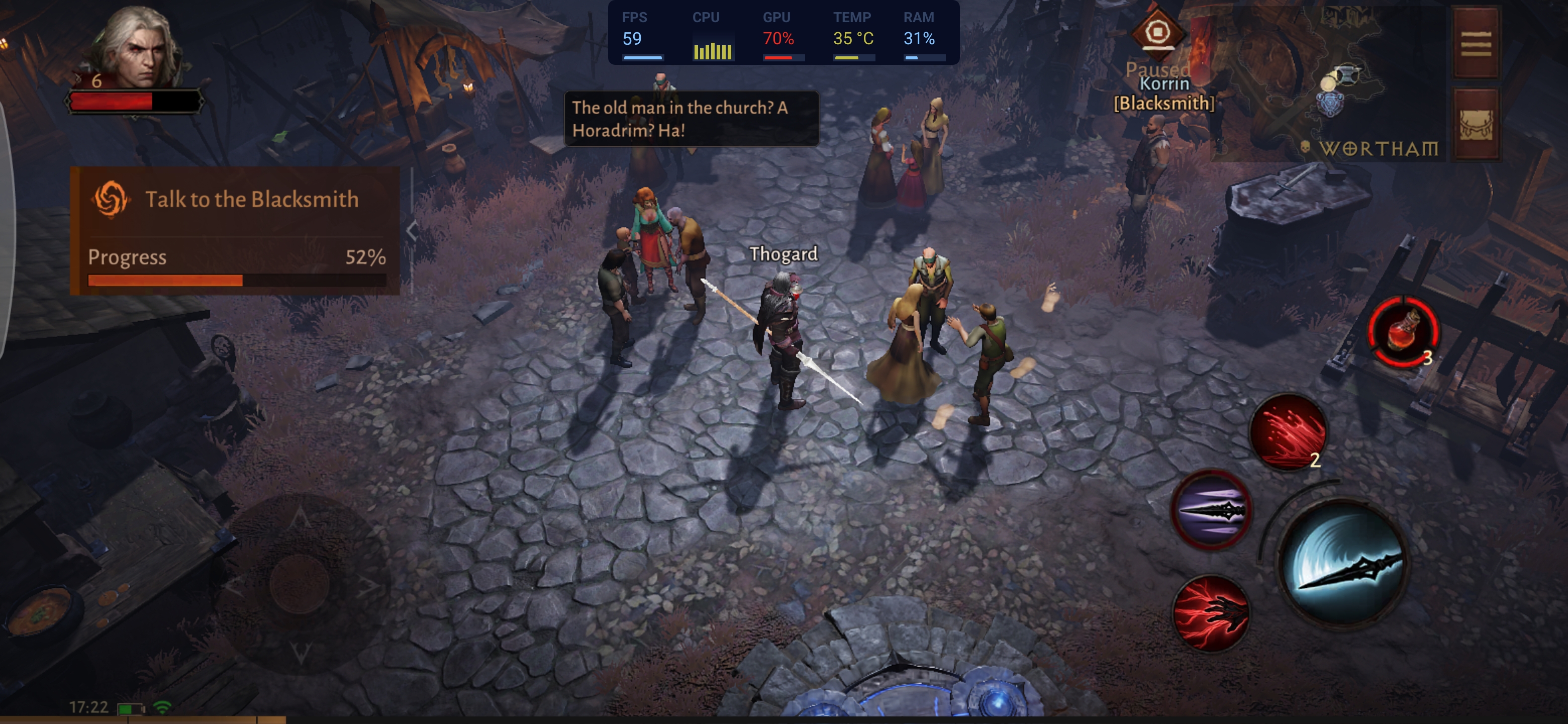The height and width of the screenshot is (724, 1568).
Task: Open the hamburger main menu
Action: 1476,44
